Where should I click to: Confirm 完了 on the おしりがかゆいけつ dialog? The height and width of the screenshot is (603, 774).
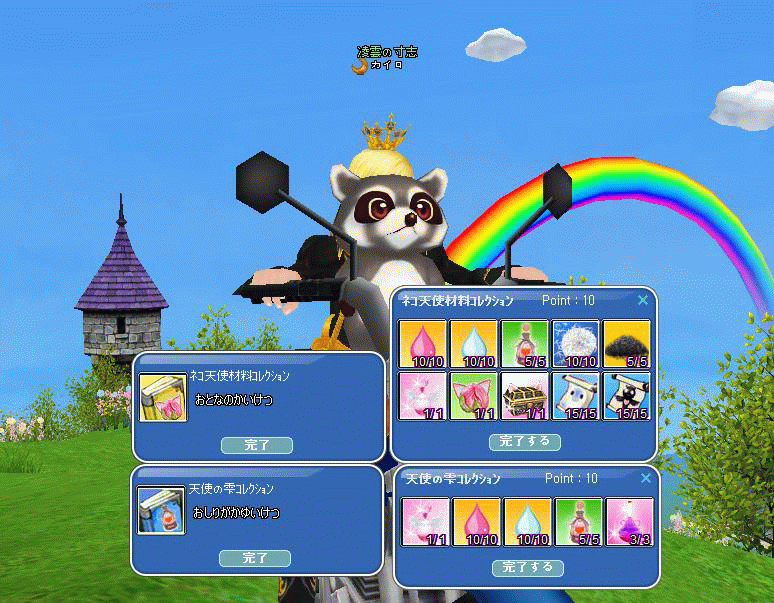click(255, 558)
